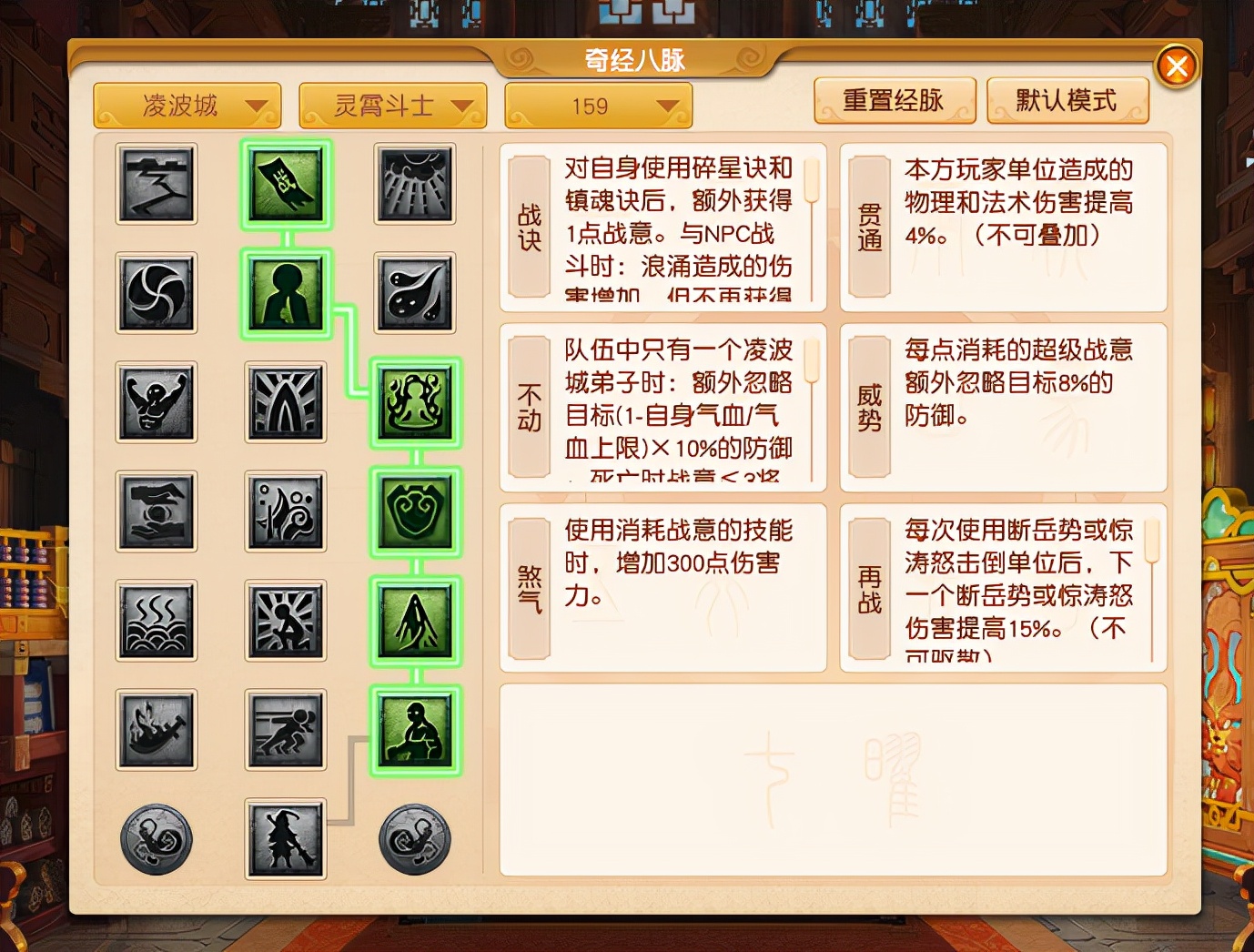Activate the radiating sunburst skill icon at top right

[414, 187]
